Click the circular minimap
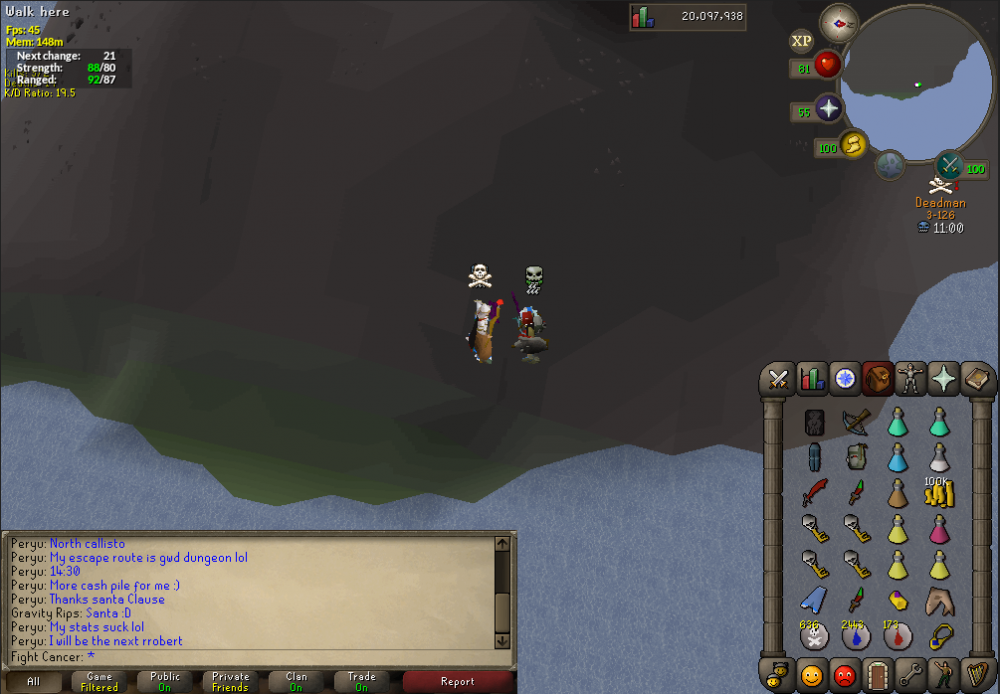This screenshot has height=694, width=1000. tap(908, 88)
